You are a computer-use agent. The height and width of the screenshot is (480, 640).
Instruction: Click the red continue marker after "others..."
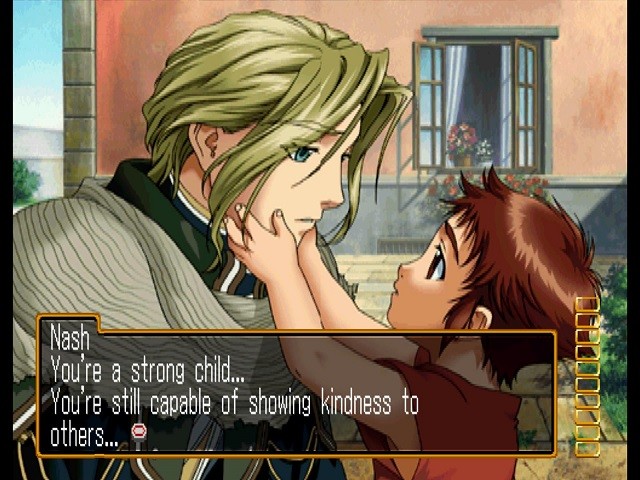point(139,431)
